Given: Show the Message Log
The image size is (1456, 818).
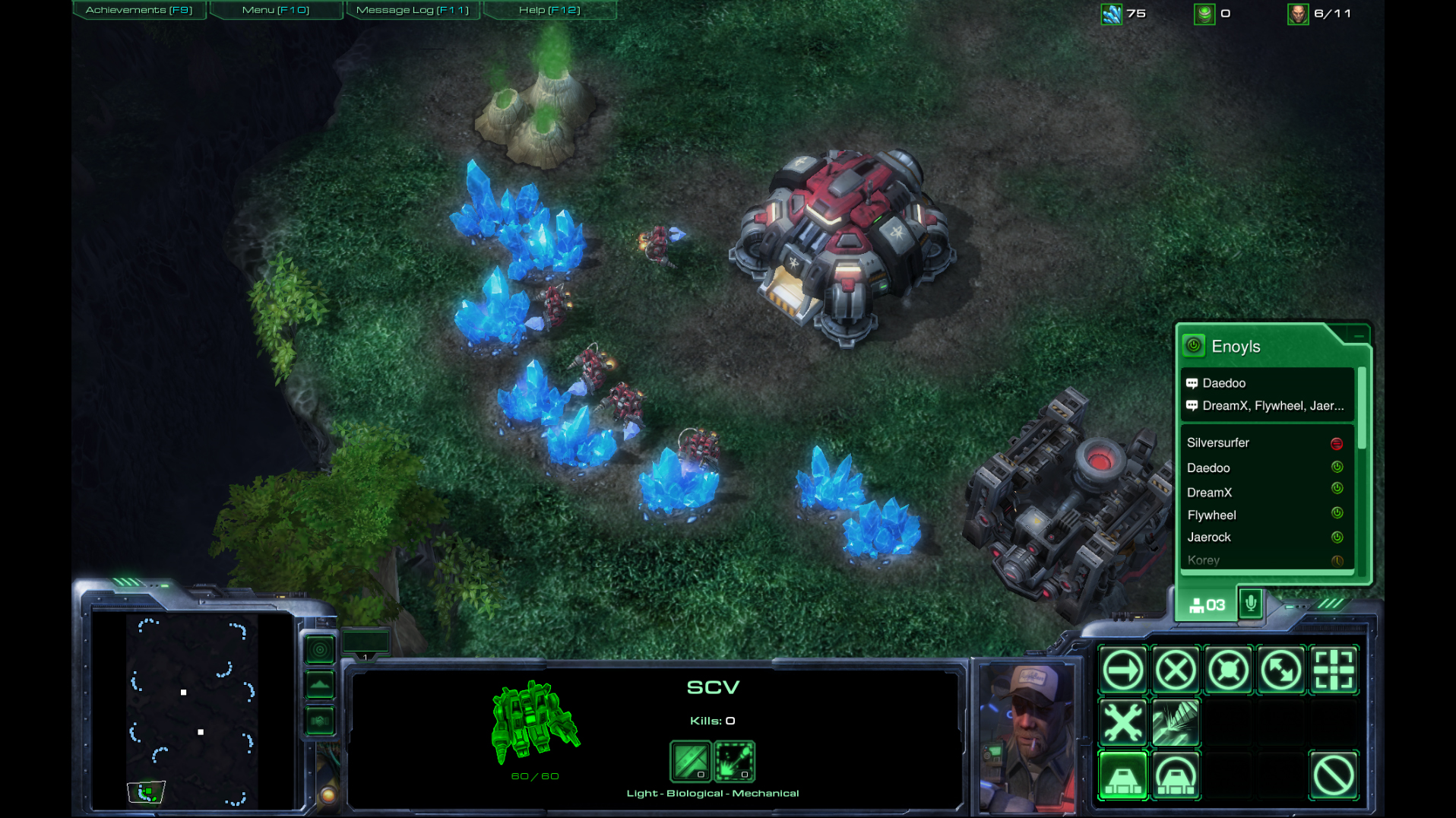Looking at the screenshot, I should [x=412, y=10].
